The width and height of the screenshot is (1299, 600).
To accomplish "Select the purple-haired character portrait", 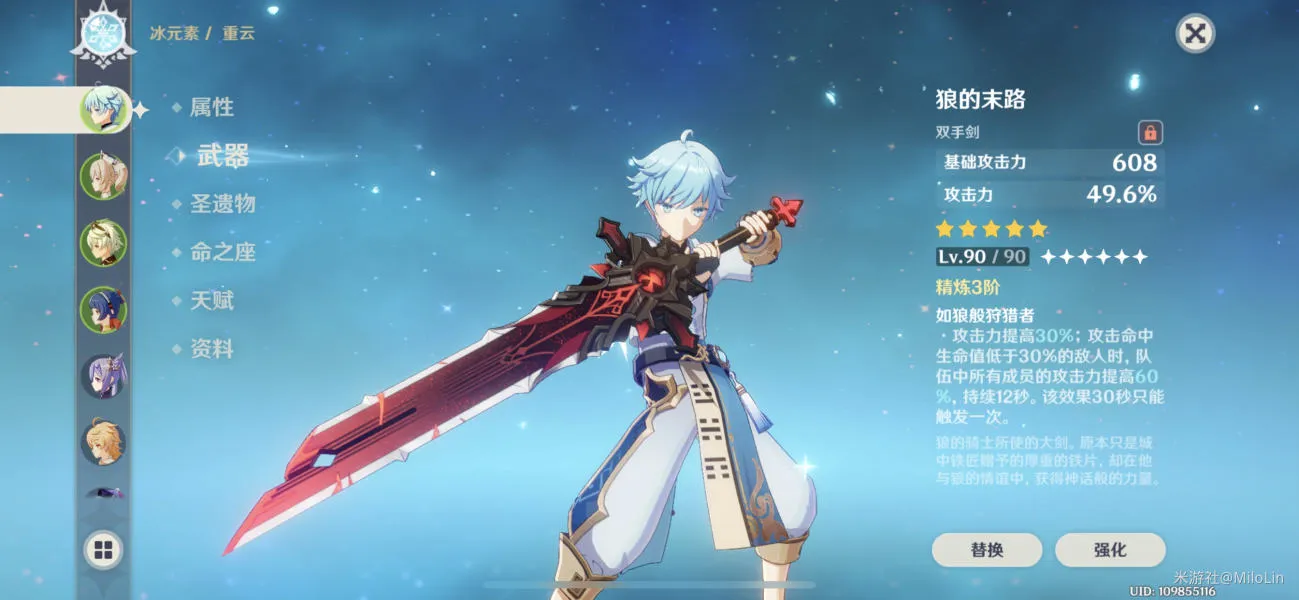I will point(104,377).
